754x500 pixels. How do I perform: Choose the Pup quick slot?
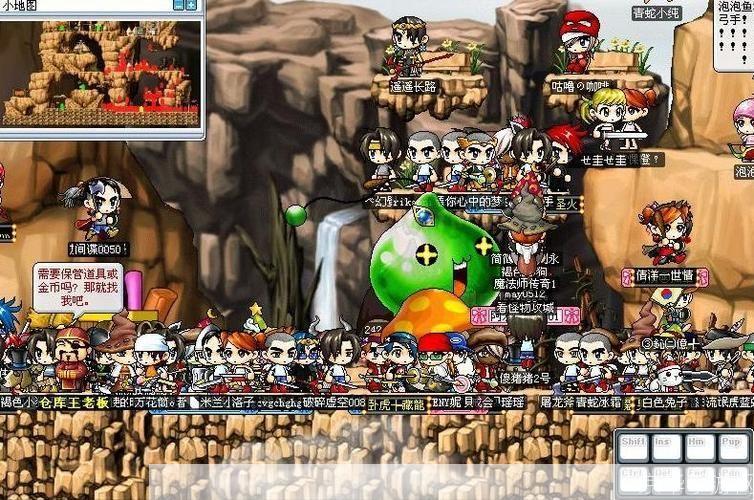pyautogui.click(x=730, y=448)
